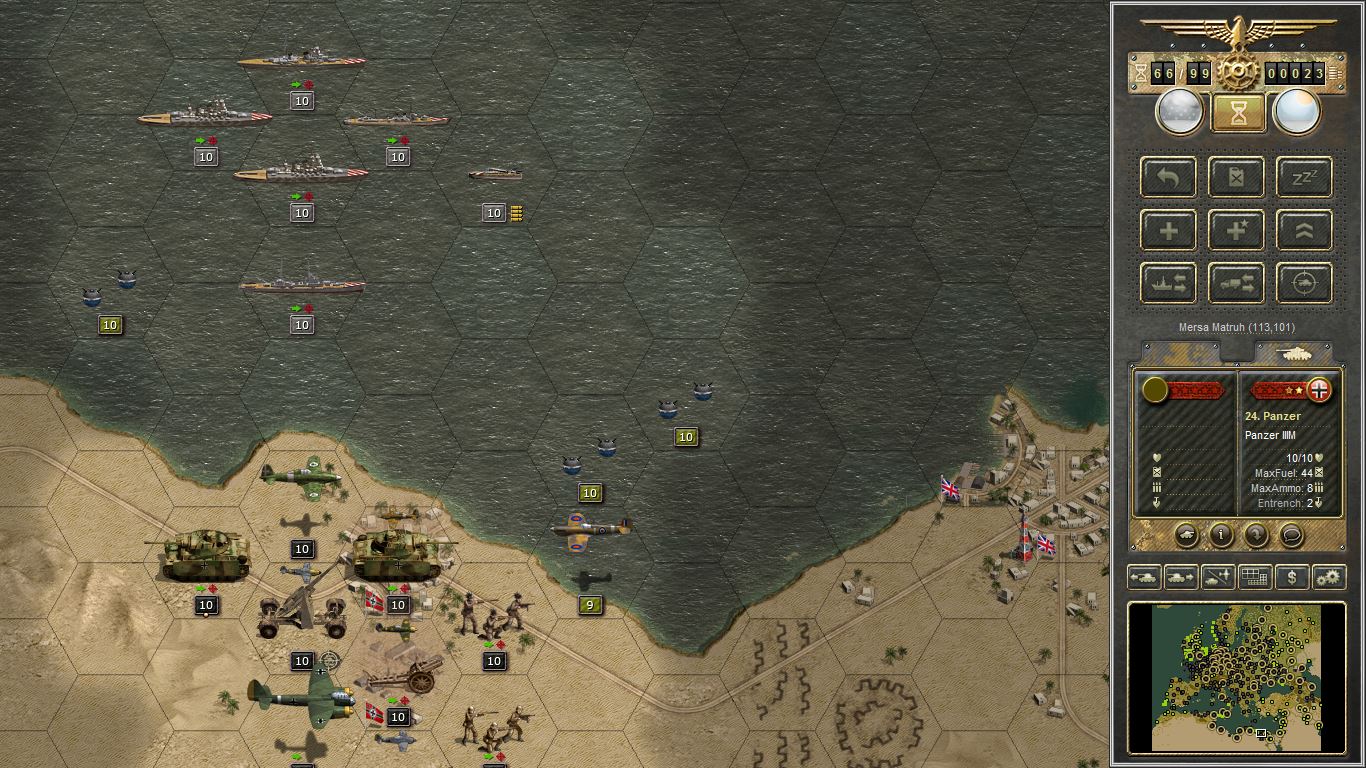Upgrade the unit with the chevron button
The height and width of the screenshot is (768, 1366).
point(1305,230)
